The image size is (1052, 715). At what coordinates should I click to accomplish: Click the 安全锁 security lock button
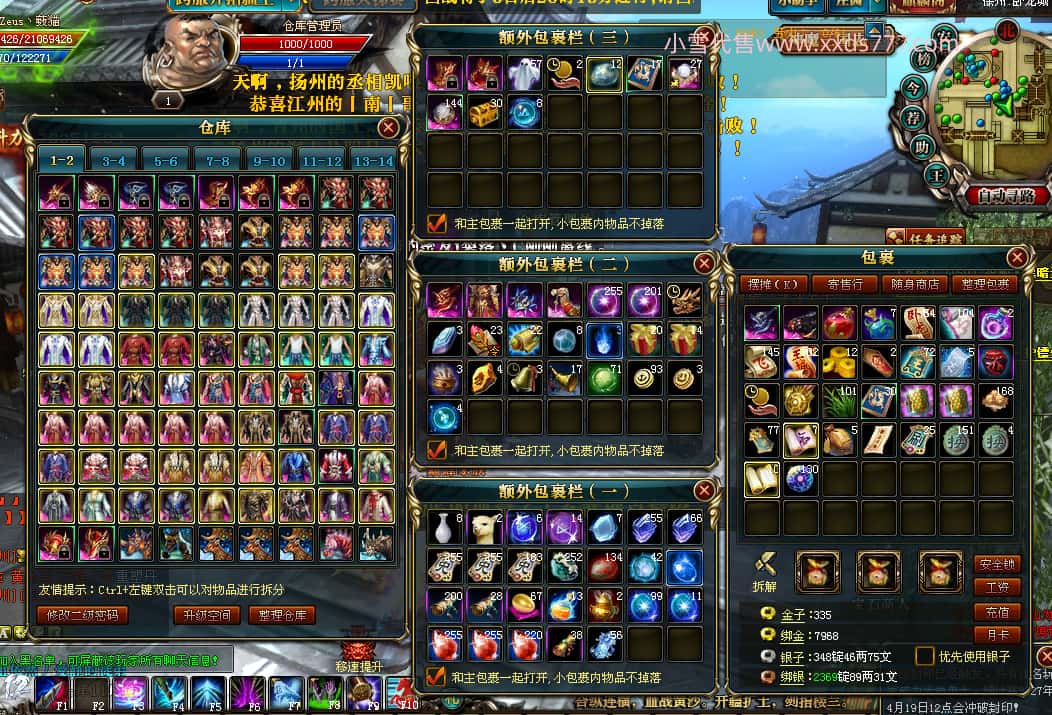(997, 564)
